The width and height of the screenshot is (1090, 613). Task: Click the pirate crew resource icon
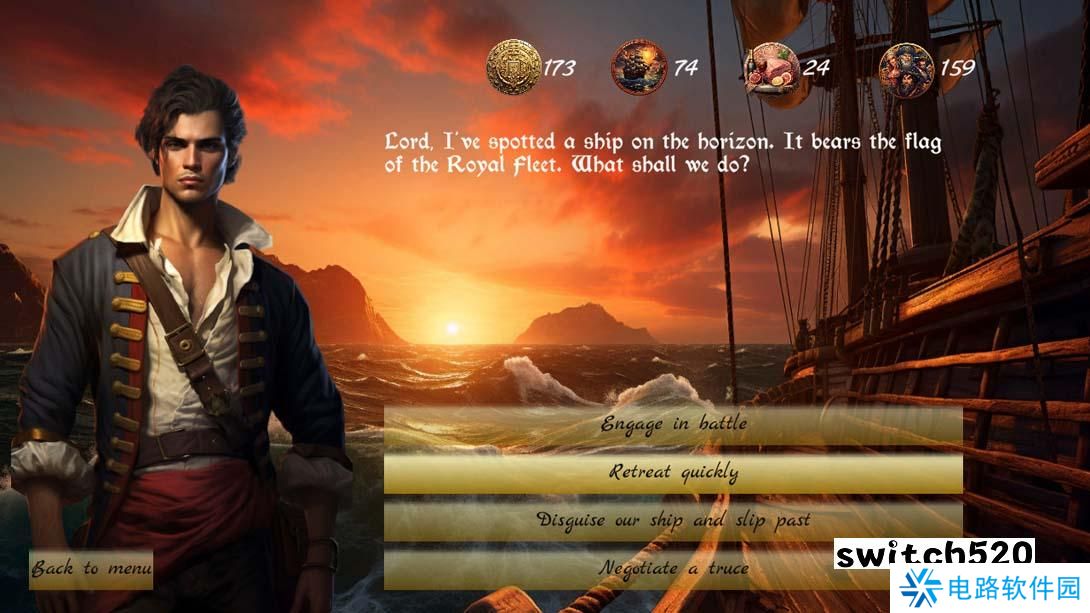click(x=906, y=67)
